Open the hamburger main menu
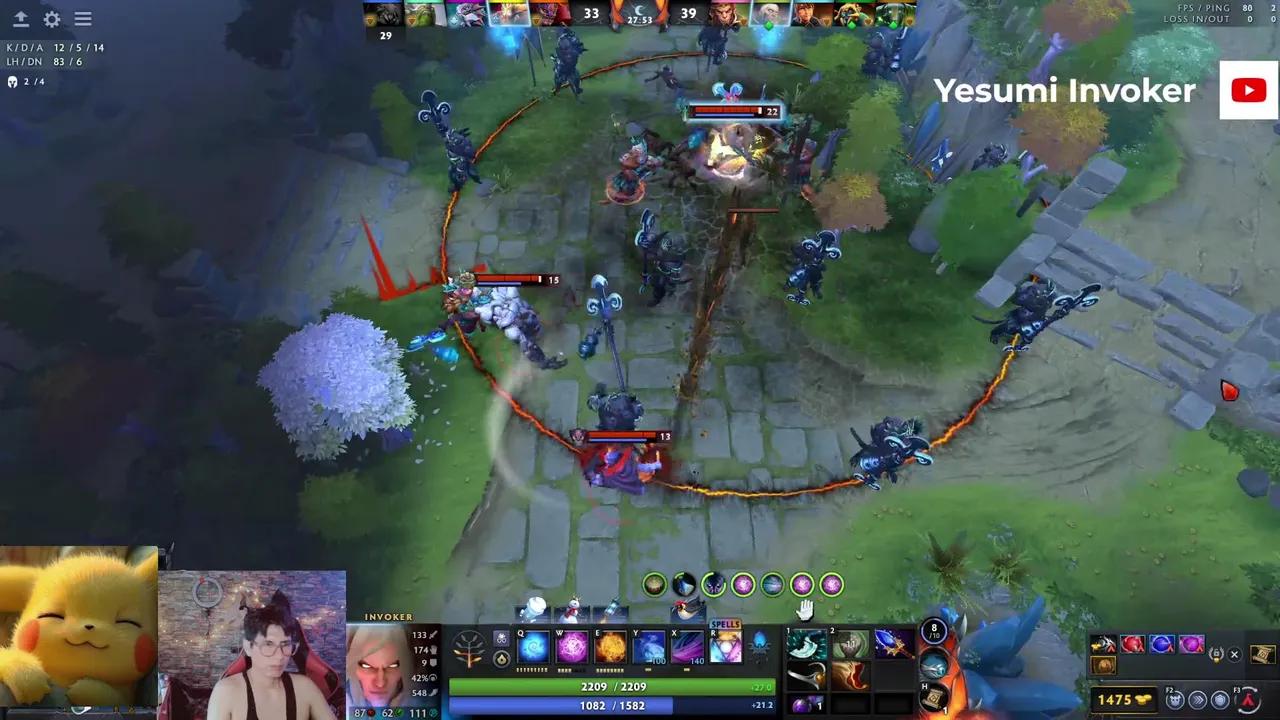Viewport: 1280px width, 720px height. (x=83, y=19)
